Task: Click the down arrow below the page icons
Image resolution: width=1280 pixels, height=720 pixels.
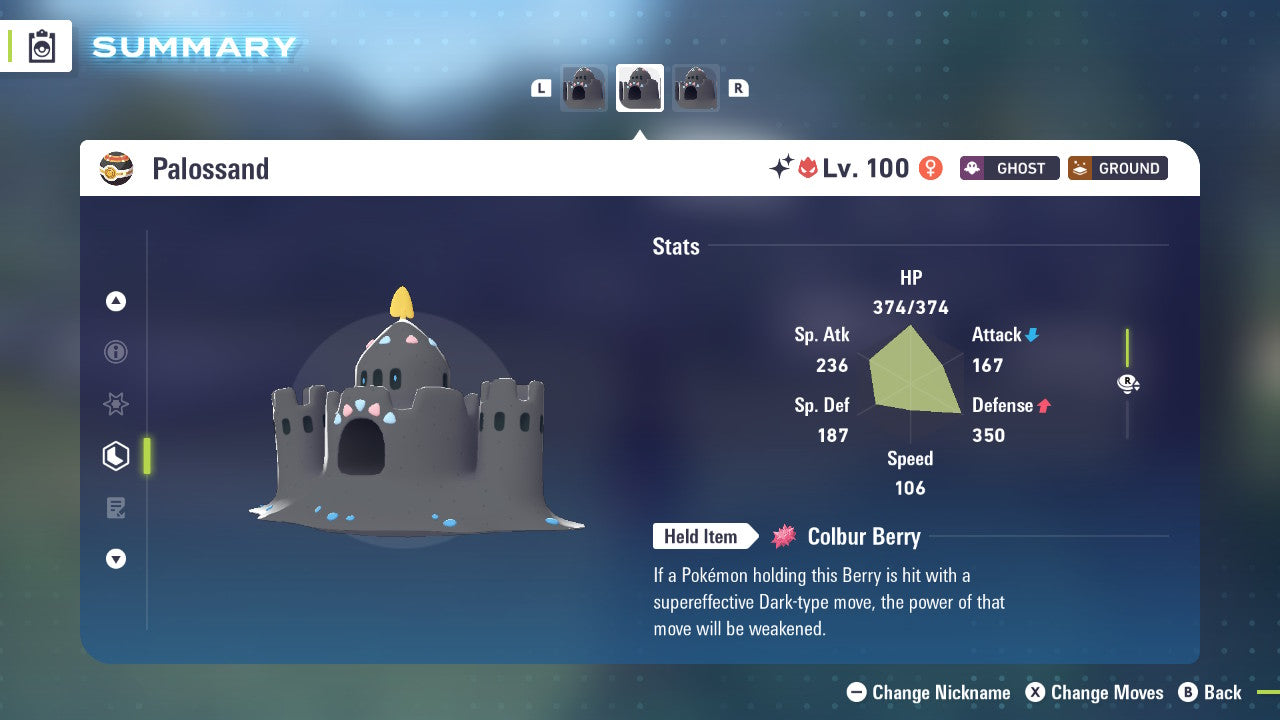Action: tap(116, 559)
